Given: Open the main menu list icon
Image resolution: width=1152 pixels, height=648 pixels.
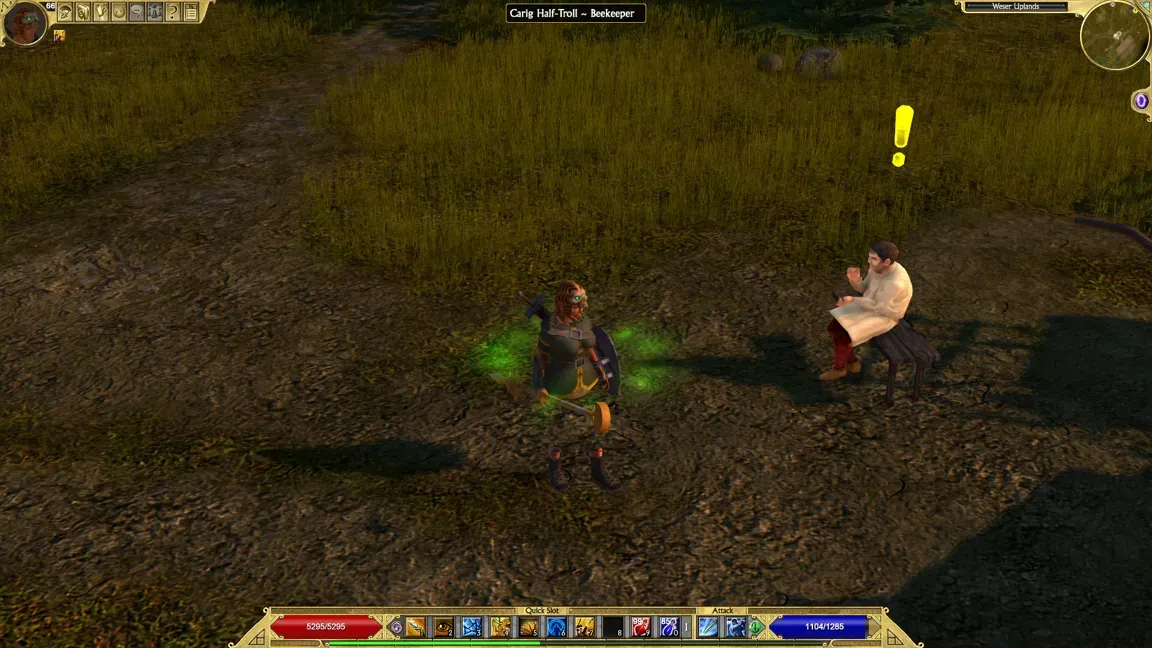Looking at the screenshot, I should pos(191,12).
